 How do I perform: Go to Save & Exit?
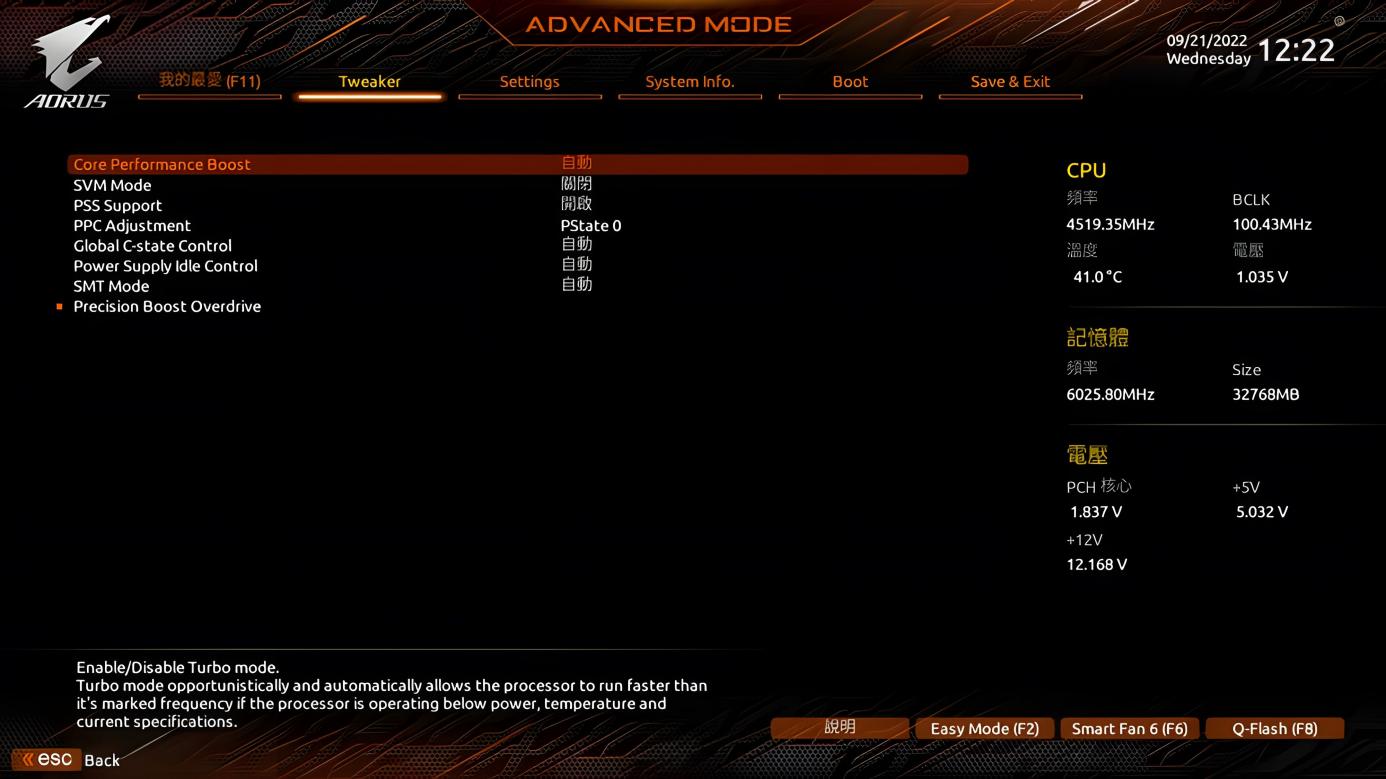point(1010,82)
